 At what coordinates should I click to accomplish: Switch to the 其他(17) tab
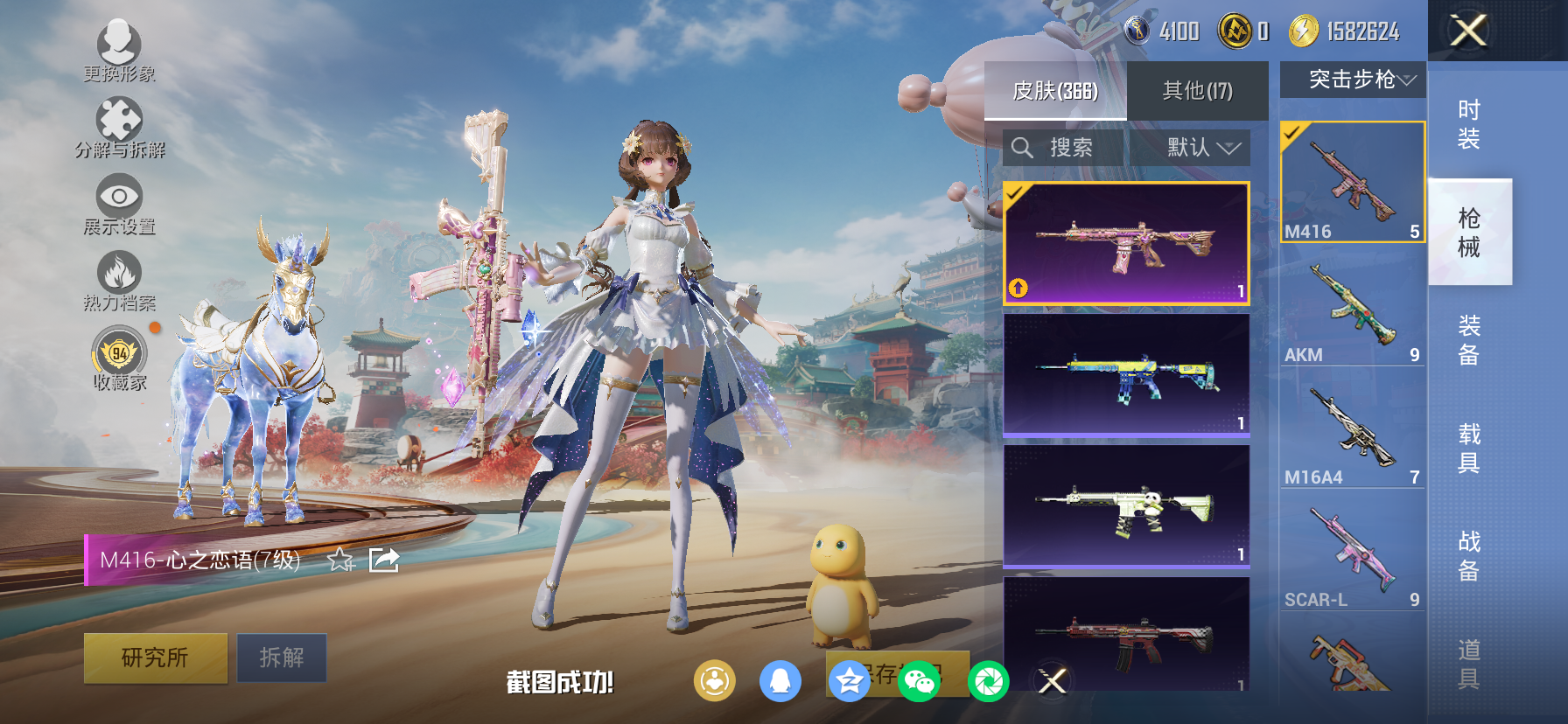1196,90
